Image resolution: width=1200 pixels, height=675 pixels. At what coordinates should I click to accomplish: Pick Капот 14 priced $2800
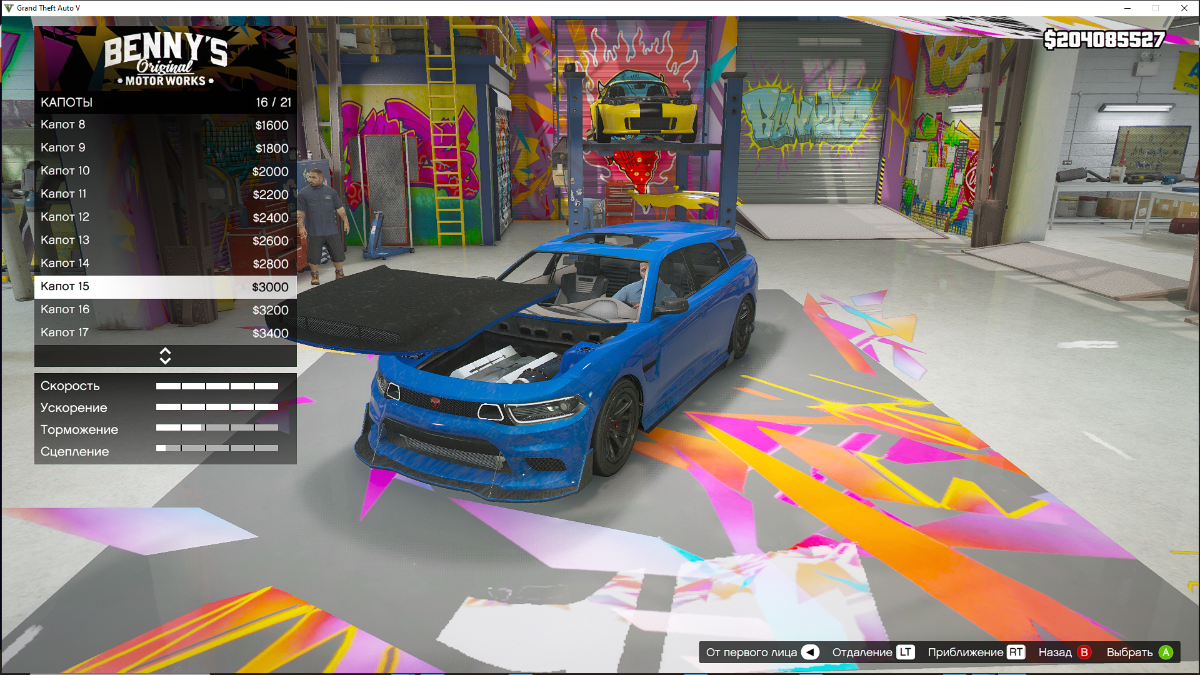coord(165,263)
